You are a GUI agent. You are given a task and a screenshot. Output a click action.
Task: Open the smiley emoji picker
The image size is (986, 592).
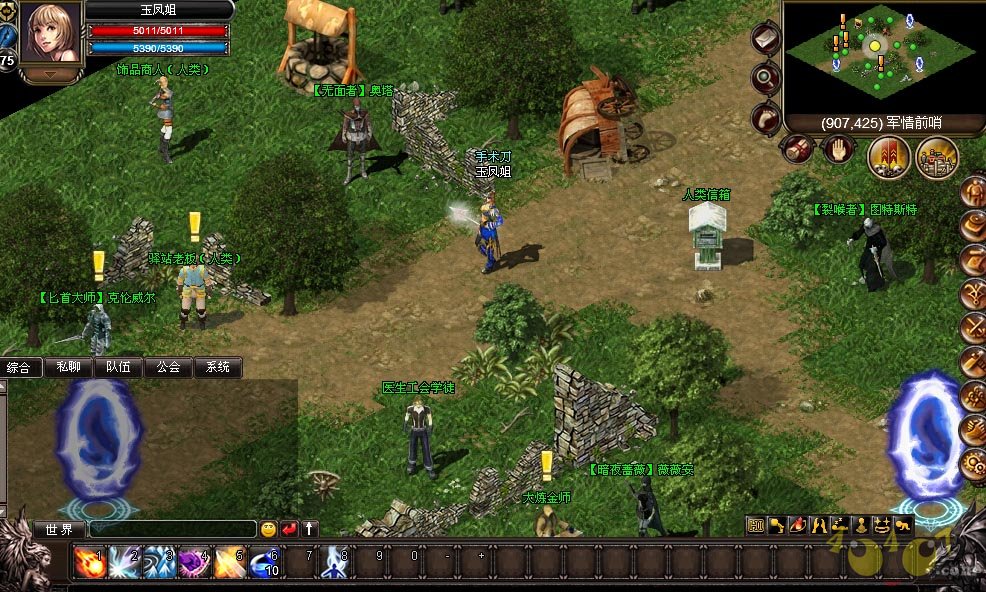[x=268, y=529]
